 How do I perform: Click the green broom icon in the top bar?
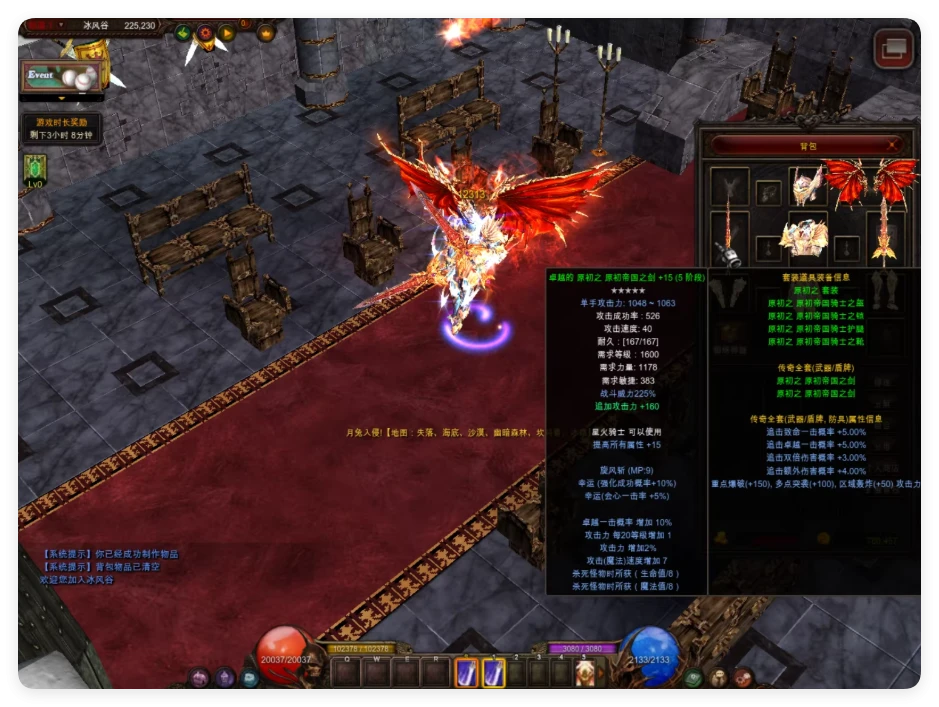click(183, 33)
